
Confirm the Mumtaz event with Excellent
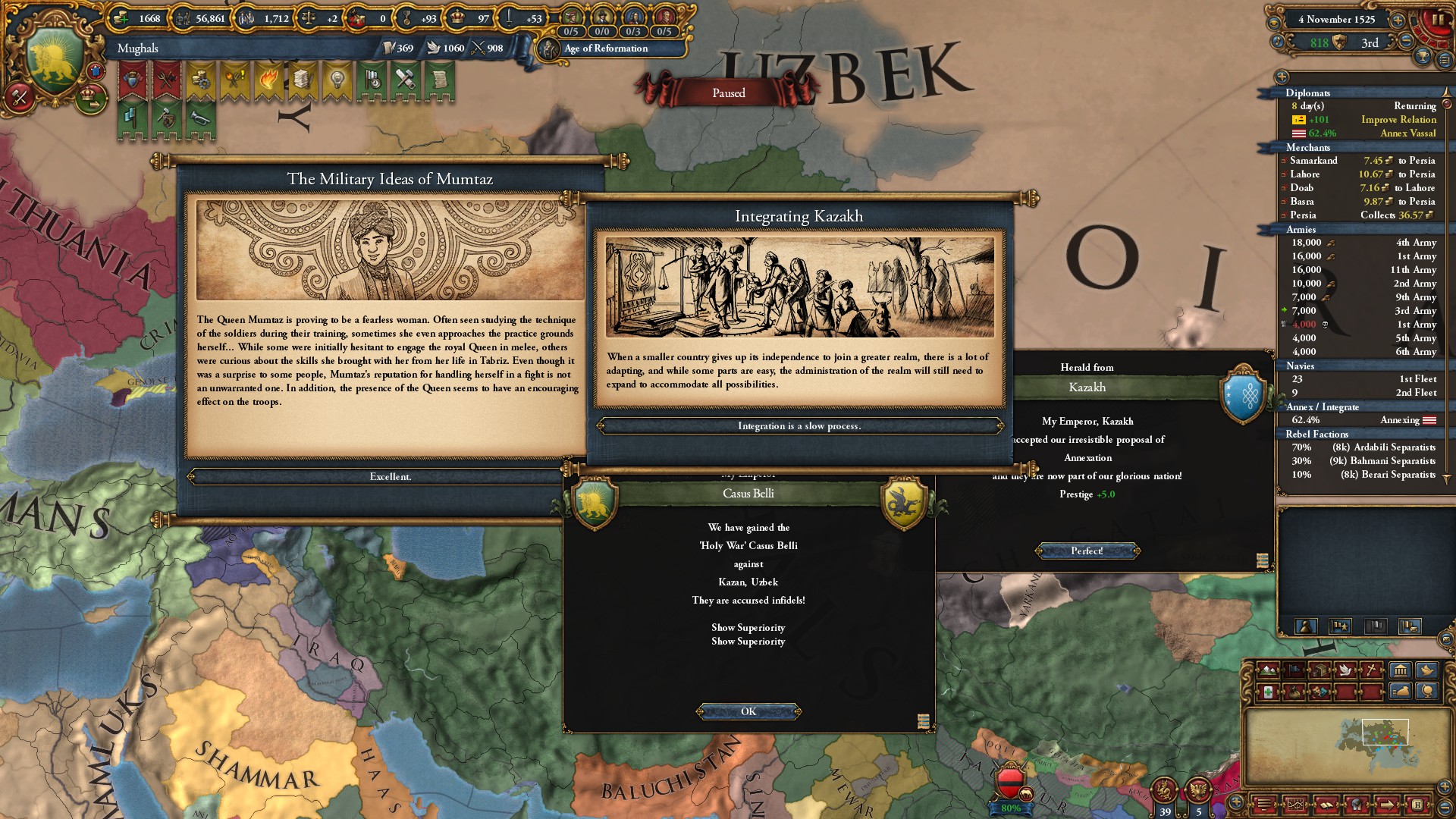tap(390, 476)
